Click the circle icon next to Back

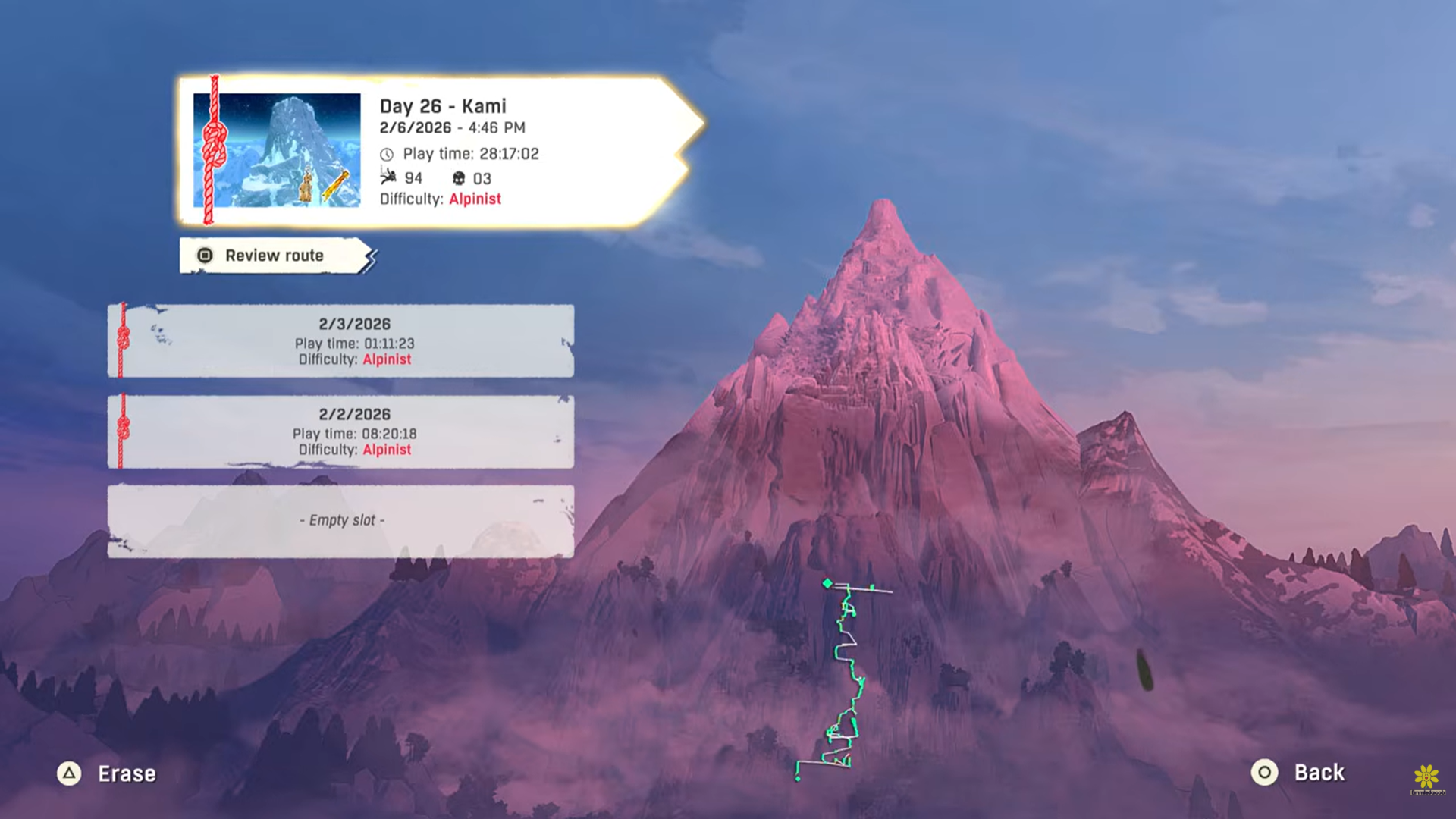click(1263, 773)
